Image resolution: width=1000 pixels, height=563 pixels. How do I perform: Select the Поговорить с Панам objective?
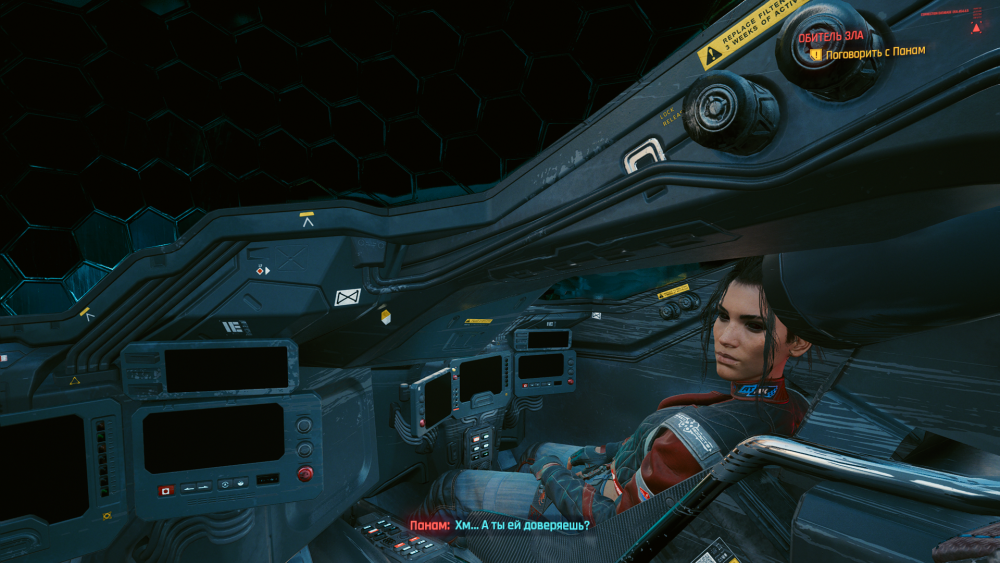[875, 52]
